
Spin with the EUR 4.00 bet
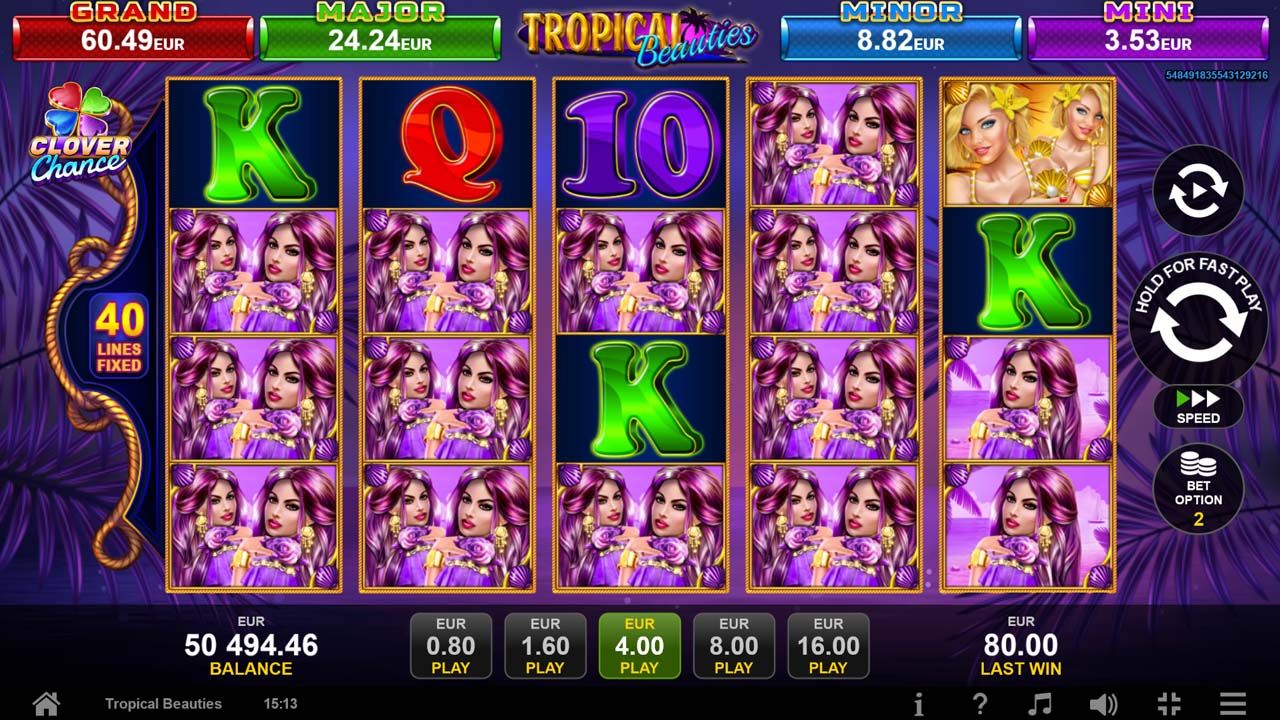(x=639, y=646)
